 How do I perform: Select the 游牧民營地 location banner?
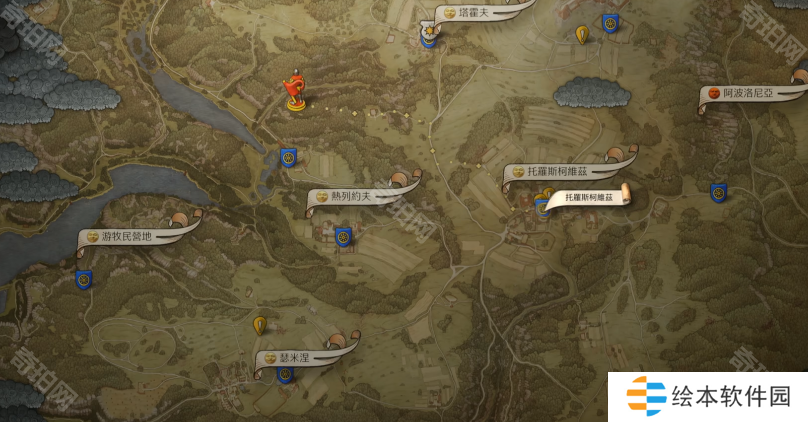point(130,237)
